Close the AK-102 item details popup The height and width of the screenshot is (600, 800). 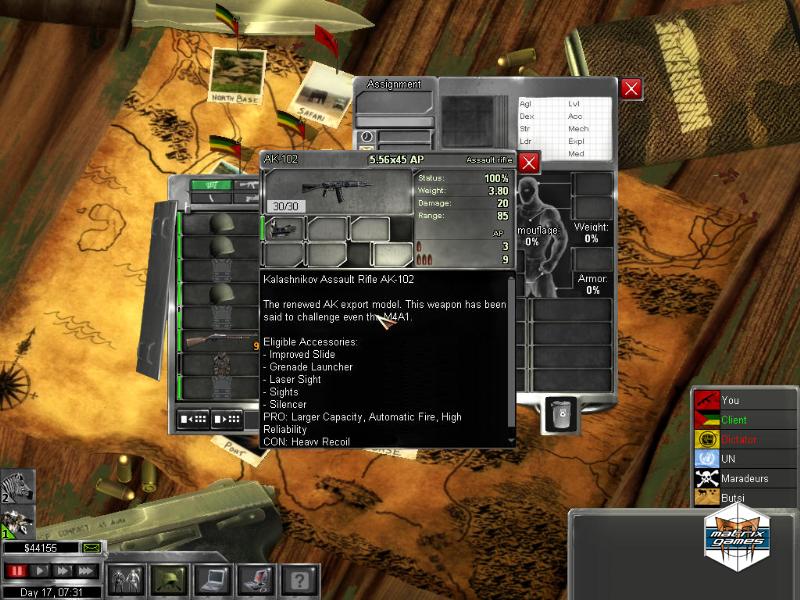(x=529, y=162)
